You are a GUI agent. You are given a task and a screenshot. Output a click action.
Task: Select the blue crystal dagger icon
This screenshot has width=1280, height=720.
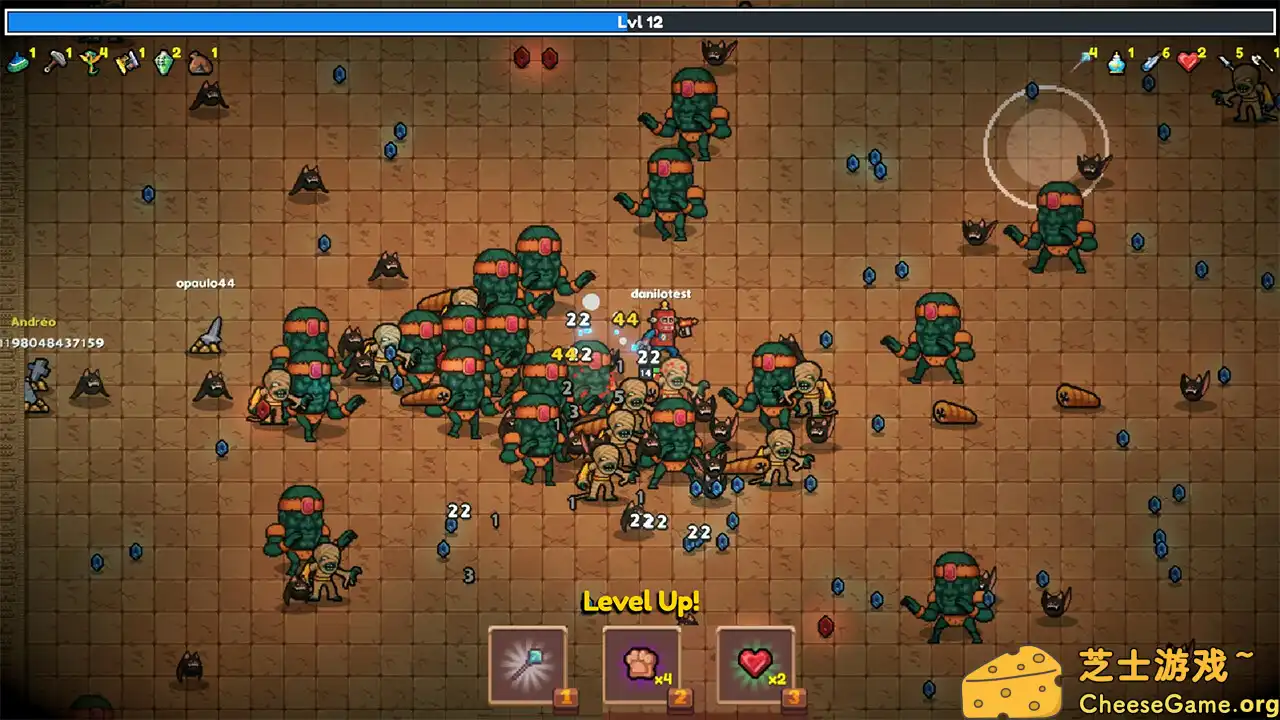1153,63
